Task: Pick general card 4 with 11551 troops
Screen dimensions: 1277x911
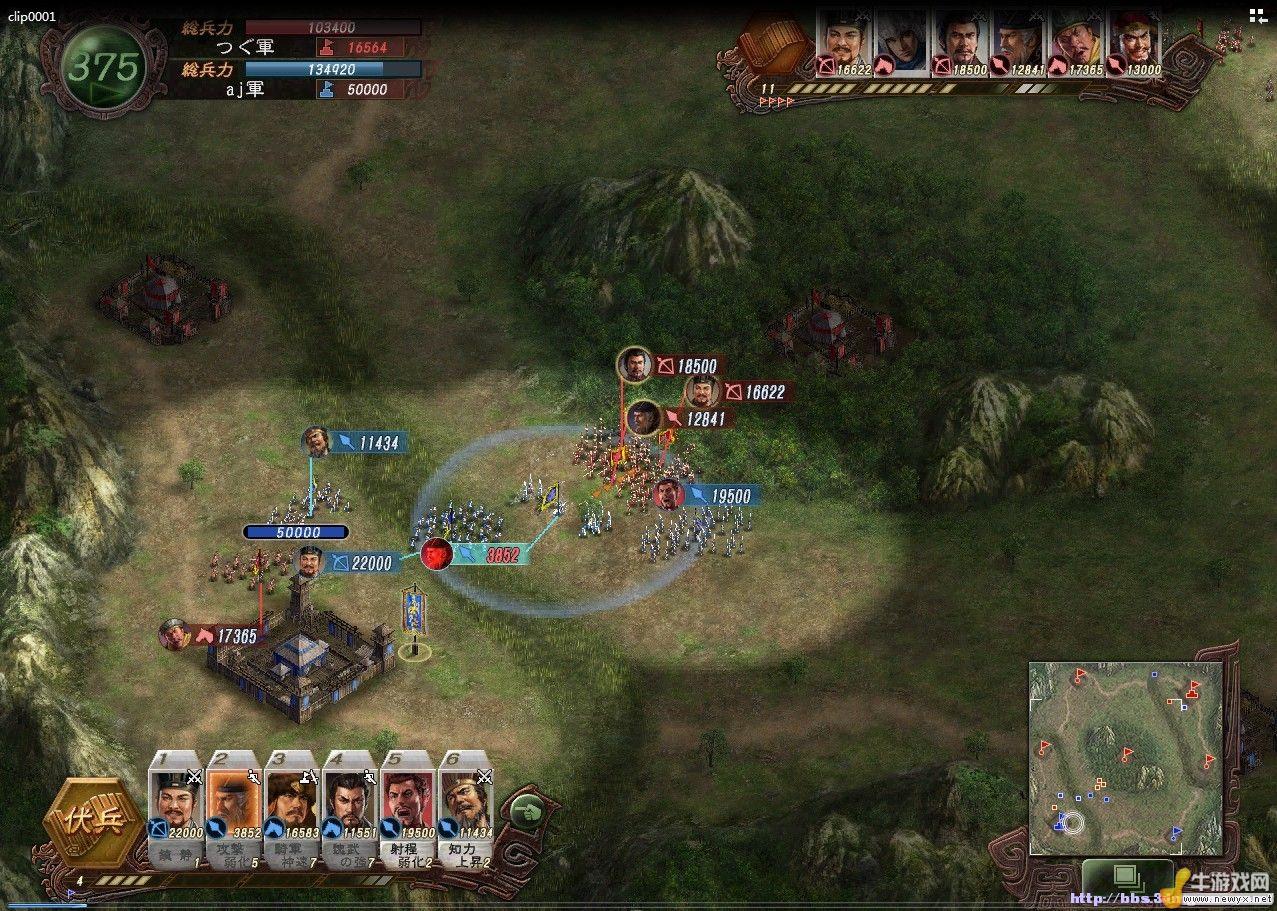Action: 350,807
